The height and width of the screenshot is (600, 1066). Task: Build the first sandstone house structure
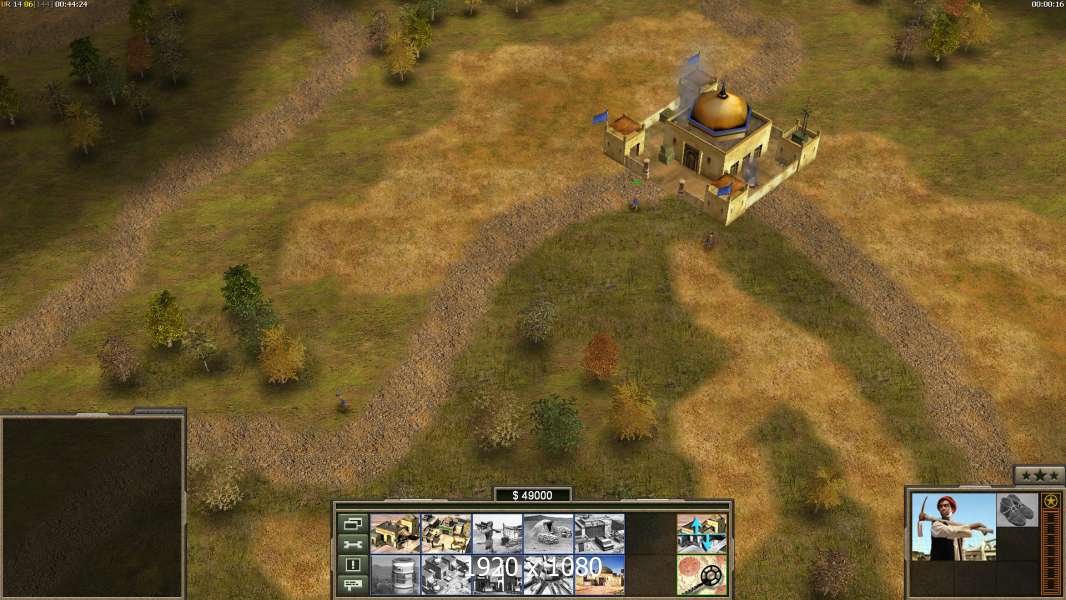(x=395, y=533)
